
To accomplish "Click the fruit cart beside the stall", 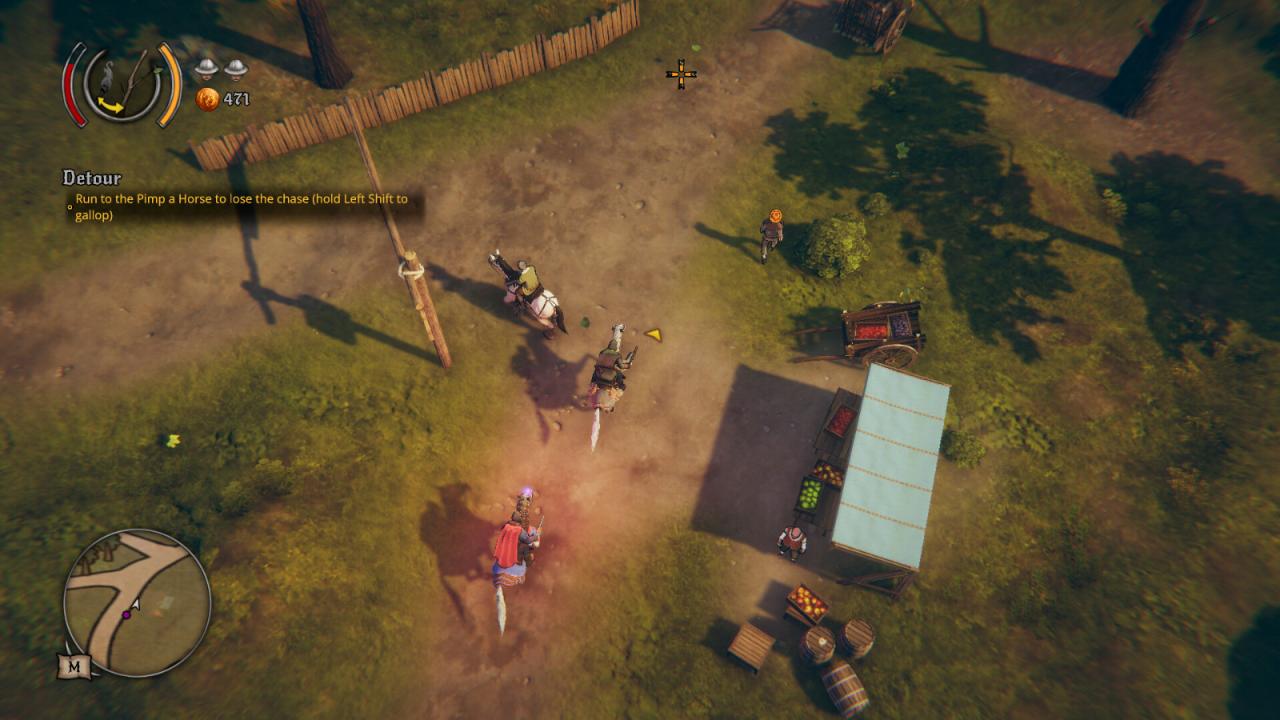I will point(880,330).
